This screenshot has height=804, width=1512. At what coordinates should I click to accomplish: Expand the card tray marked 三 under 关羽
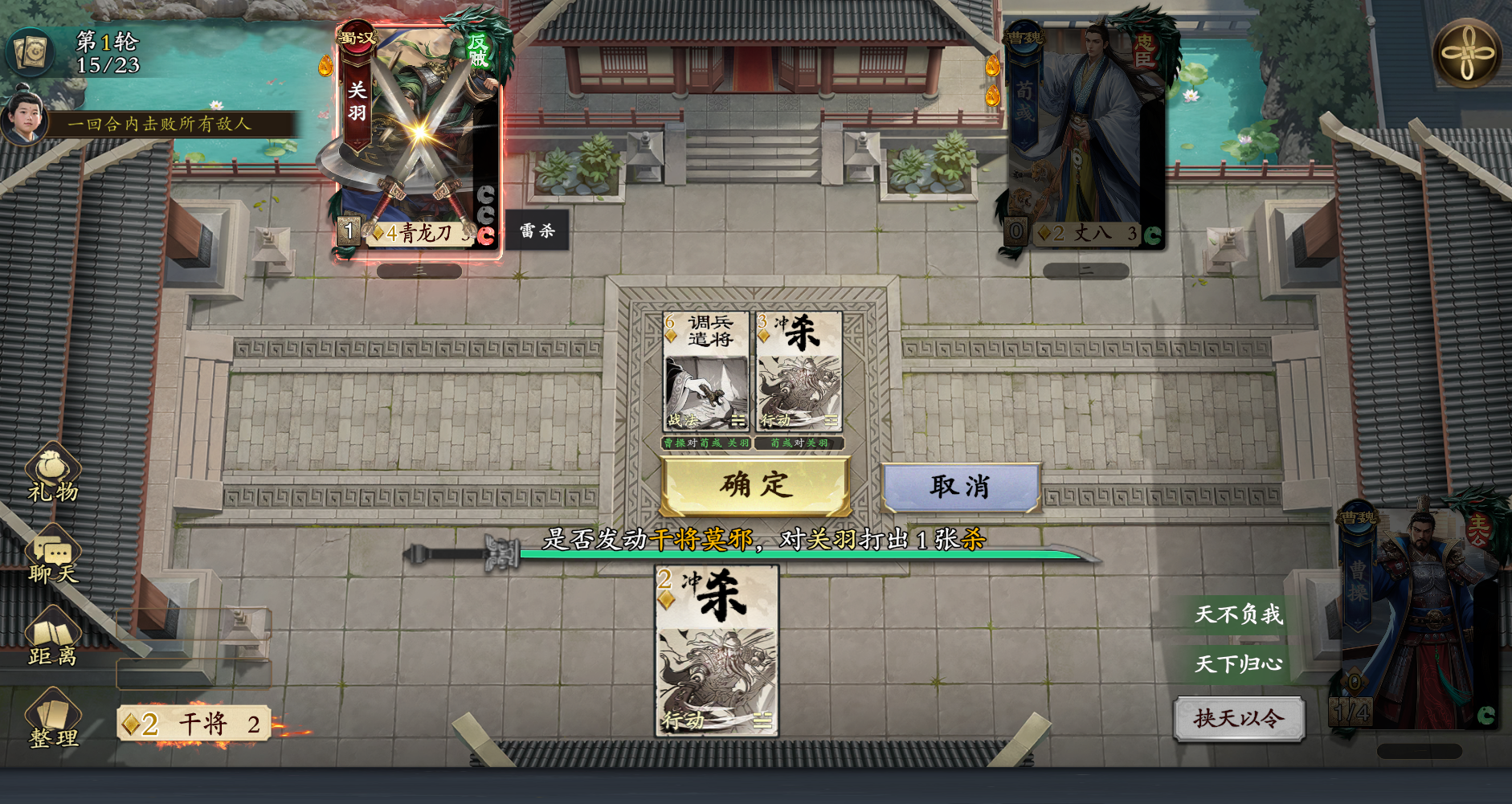[x=418, y=271]
